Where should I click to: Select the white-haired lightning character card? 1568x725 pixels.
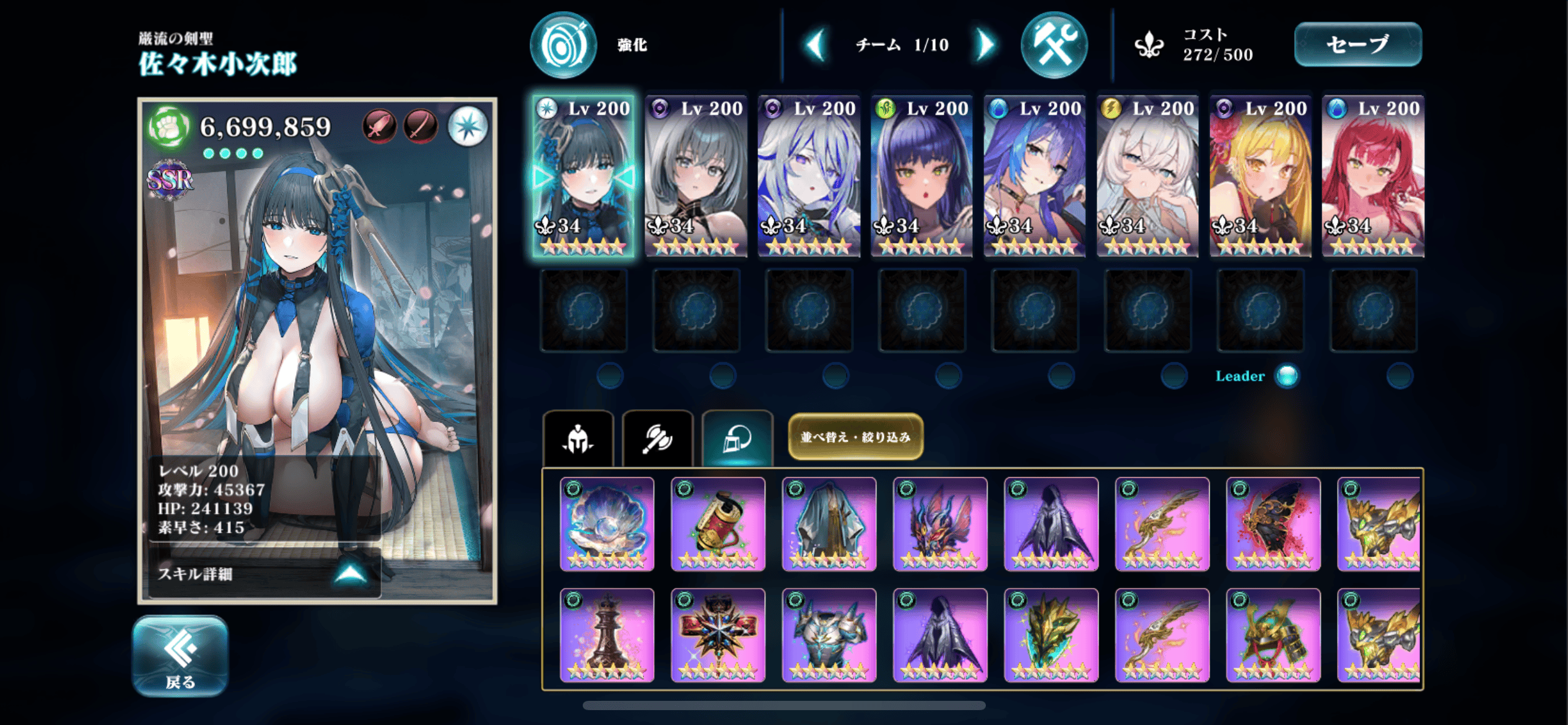click(1147, 176)
